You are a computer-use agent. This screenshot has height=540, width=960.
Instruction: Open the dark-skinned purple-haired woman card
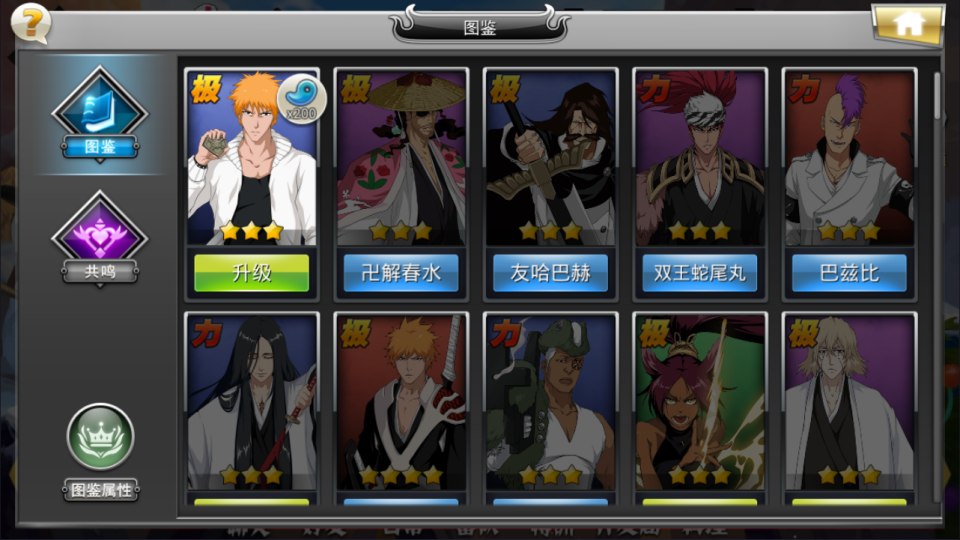[700, 402]
